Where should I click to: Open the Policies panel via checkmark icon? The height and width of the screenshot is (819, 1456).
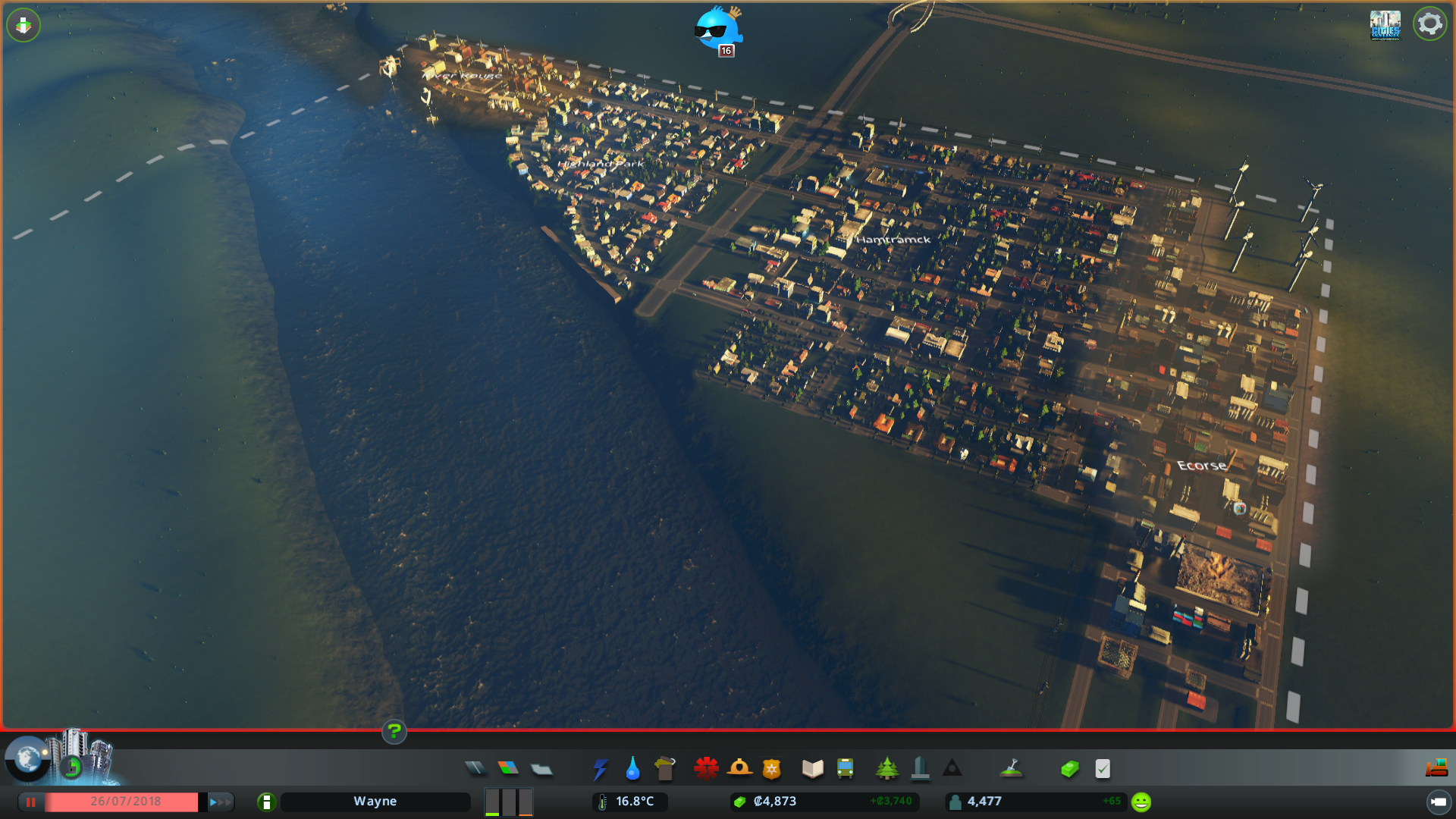(x=1102, y=768)
